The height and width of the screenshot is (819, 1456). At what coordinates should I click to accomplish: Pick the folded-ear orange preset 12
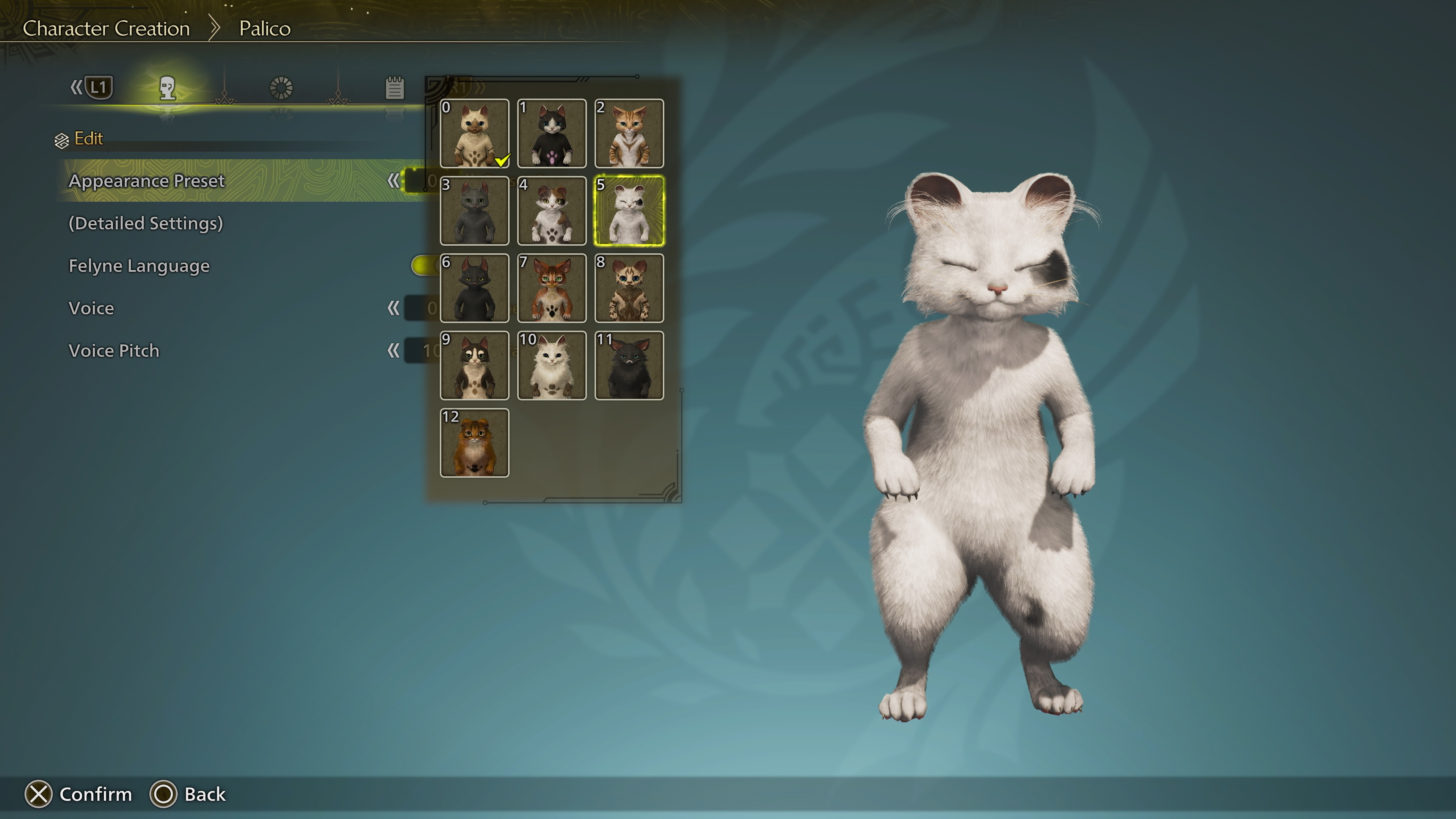(x=474, y=443)
